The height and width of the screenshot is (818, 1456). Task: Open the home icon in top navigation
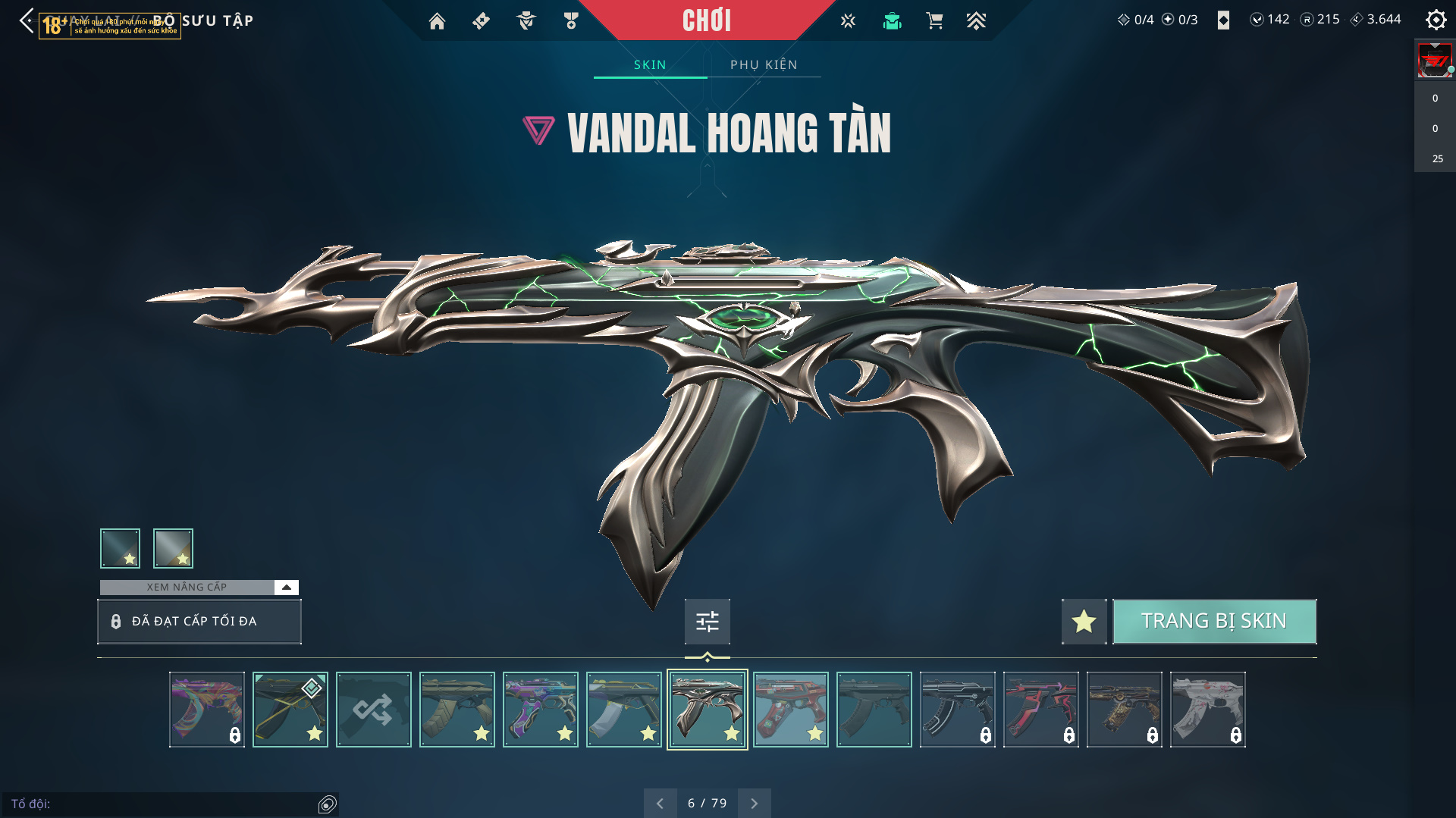click(437, 21)
